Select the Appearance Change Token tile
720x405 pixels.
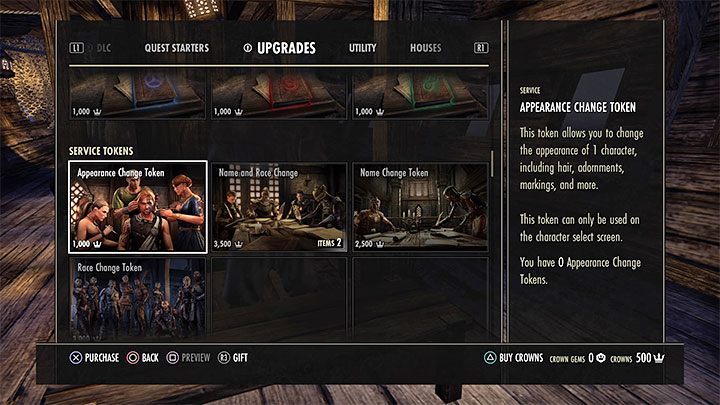coord(138,206)
